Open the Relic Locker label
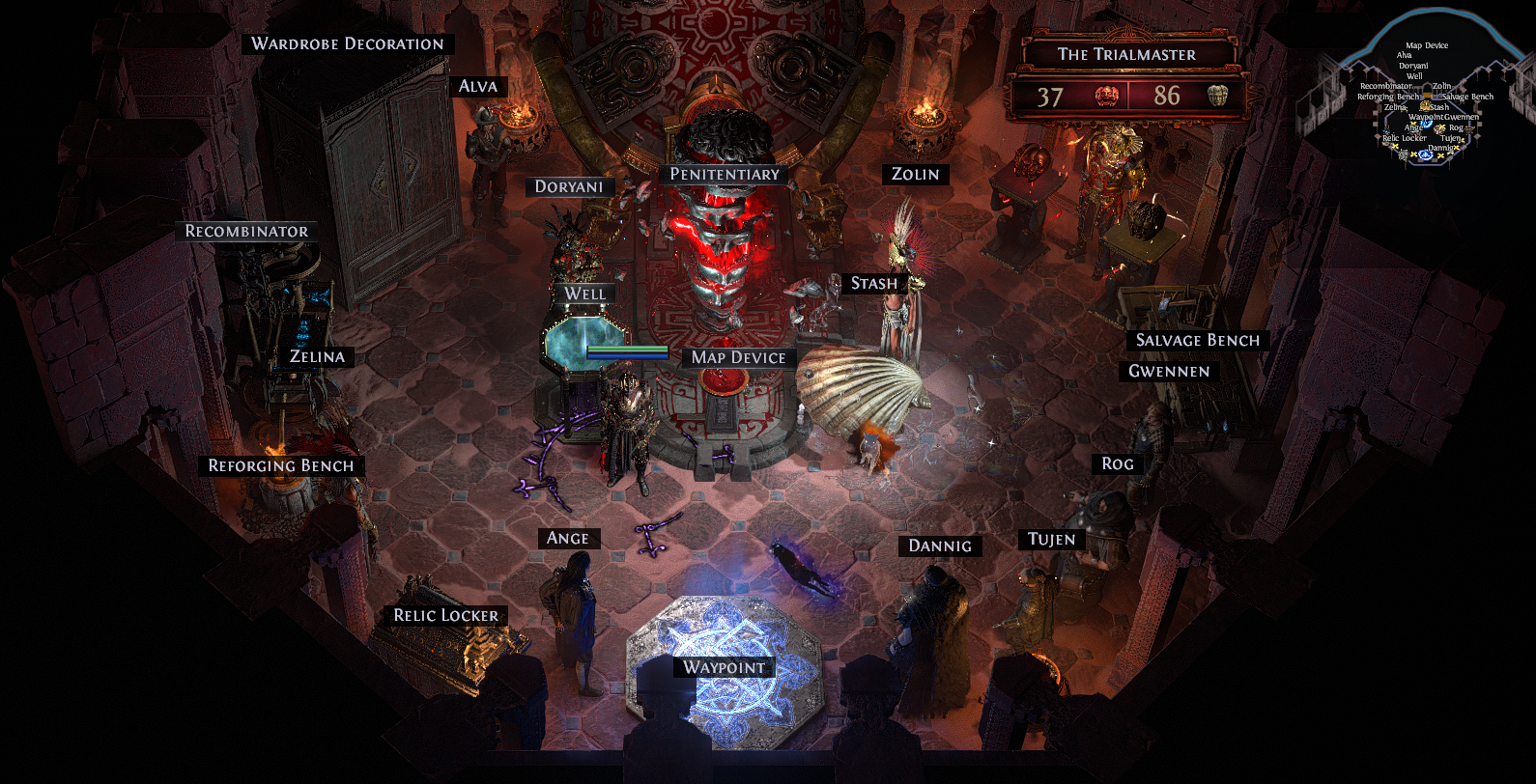 [x=445, y=615]
